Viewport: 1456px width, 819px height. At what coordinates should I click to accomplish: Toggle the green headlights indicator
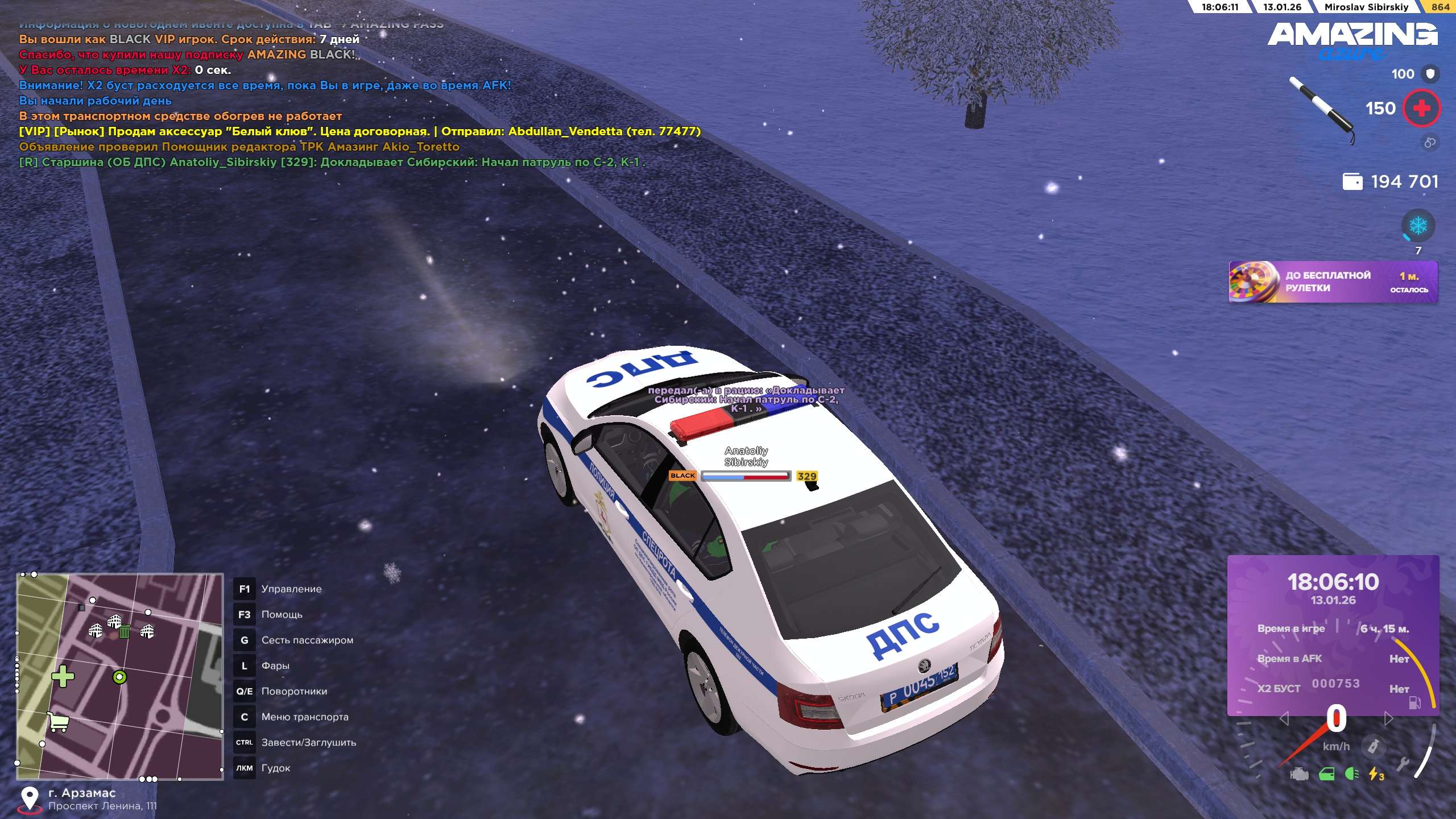click(x=1352, y=774)
